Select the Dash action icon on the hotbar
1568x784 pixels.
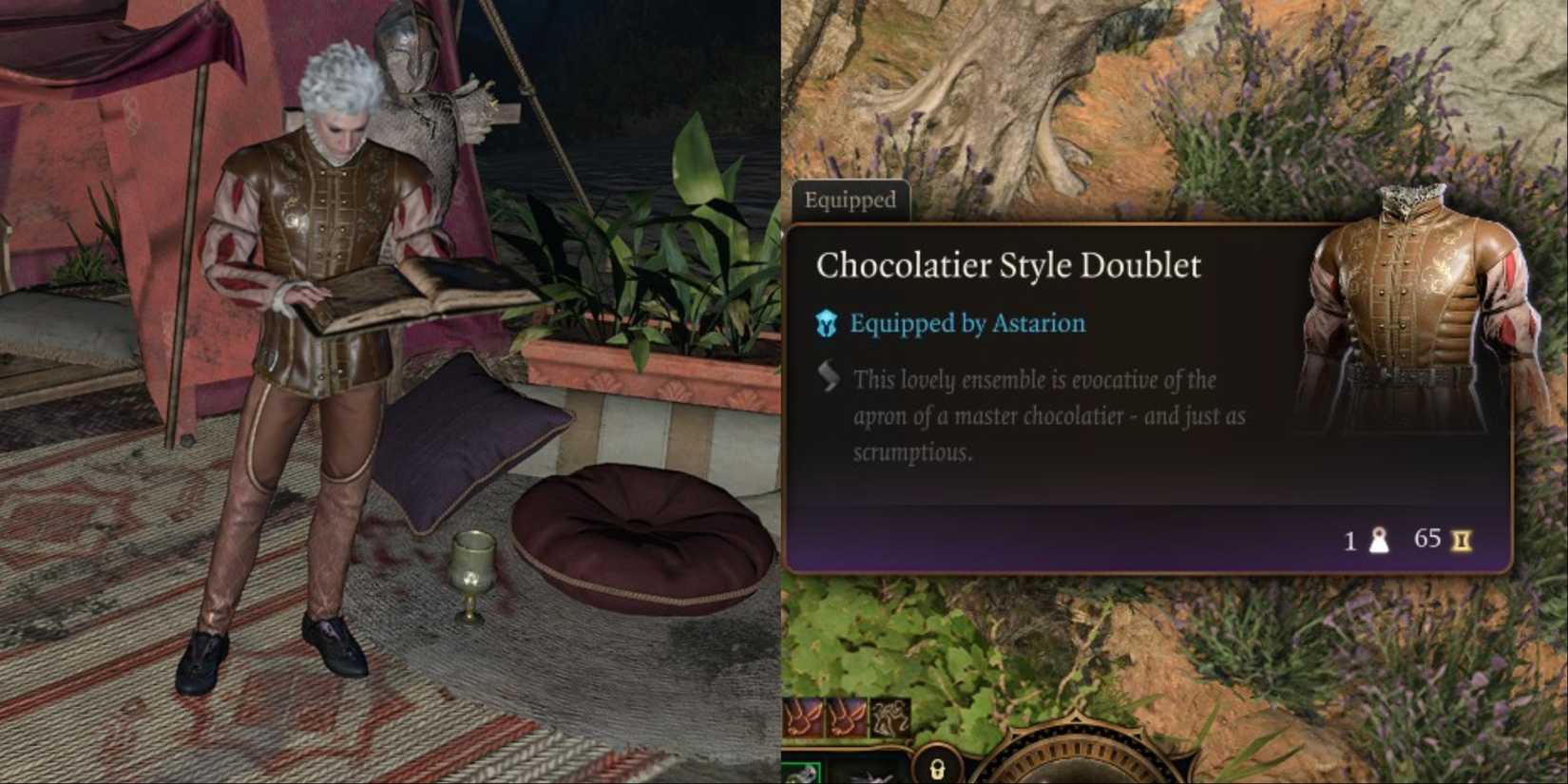tap(803, 717)
